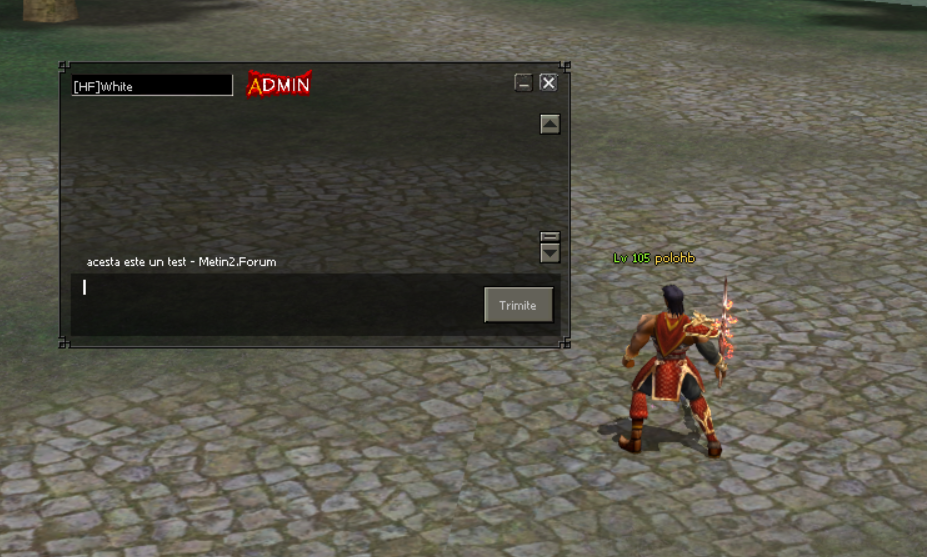Minimize the whisper chat window
The width and height of the screenshot is (927, 557).
523,83
